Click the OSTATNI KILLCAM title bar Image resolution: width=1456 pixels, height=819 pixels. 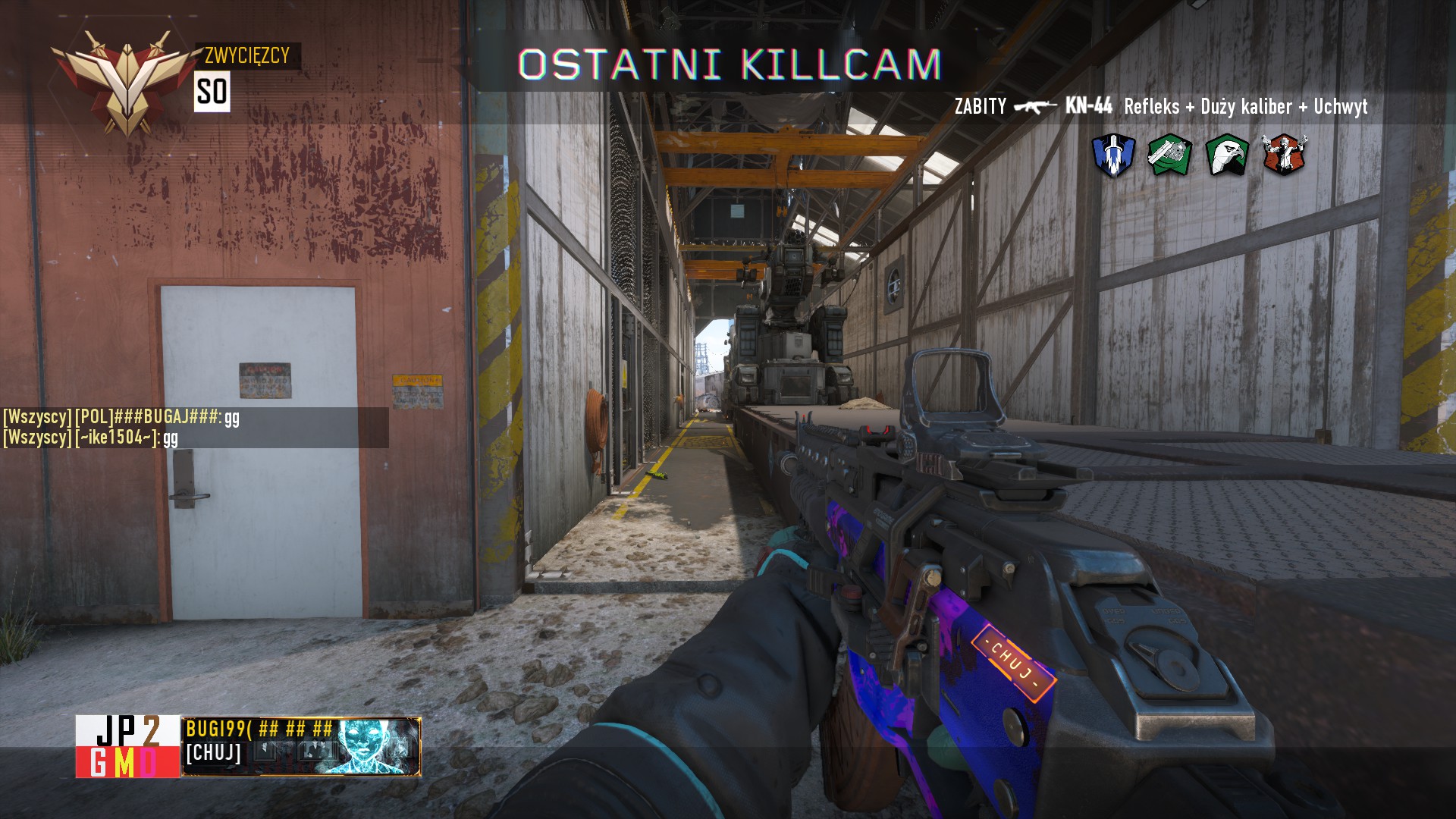click(x=728, y=64)
